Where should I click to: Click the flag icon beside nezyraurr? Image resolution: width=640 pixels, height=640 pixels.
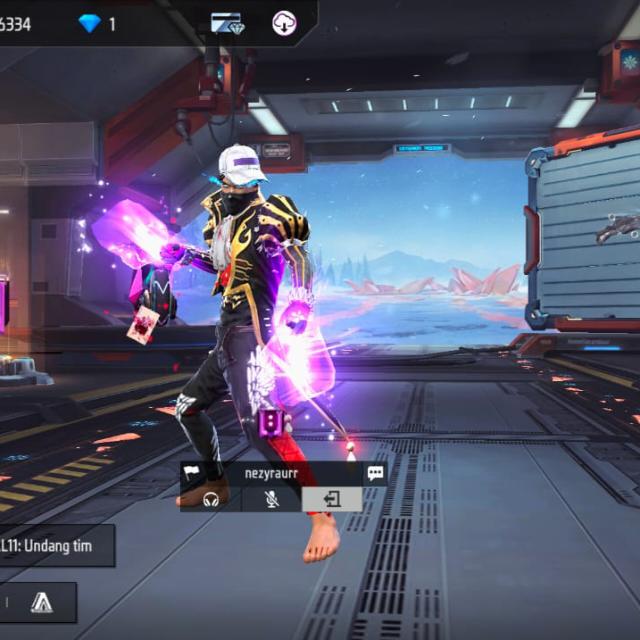(191, 473)
